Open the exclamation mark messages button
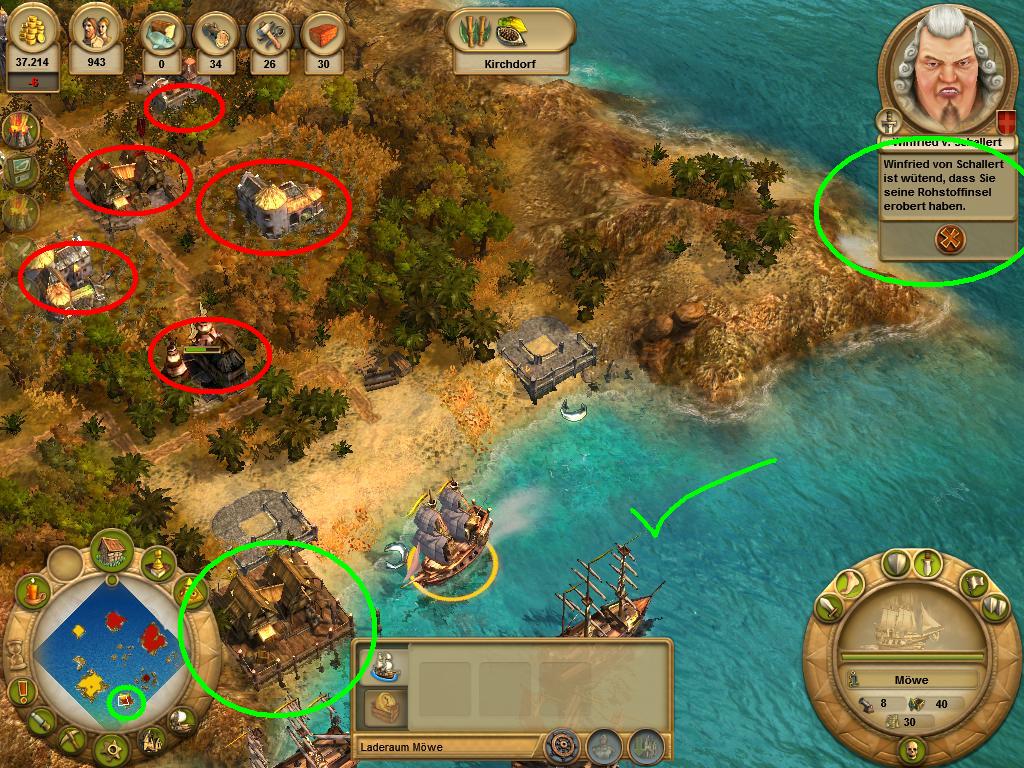Screen dimensions: 1024x768 tap(20, 691)
